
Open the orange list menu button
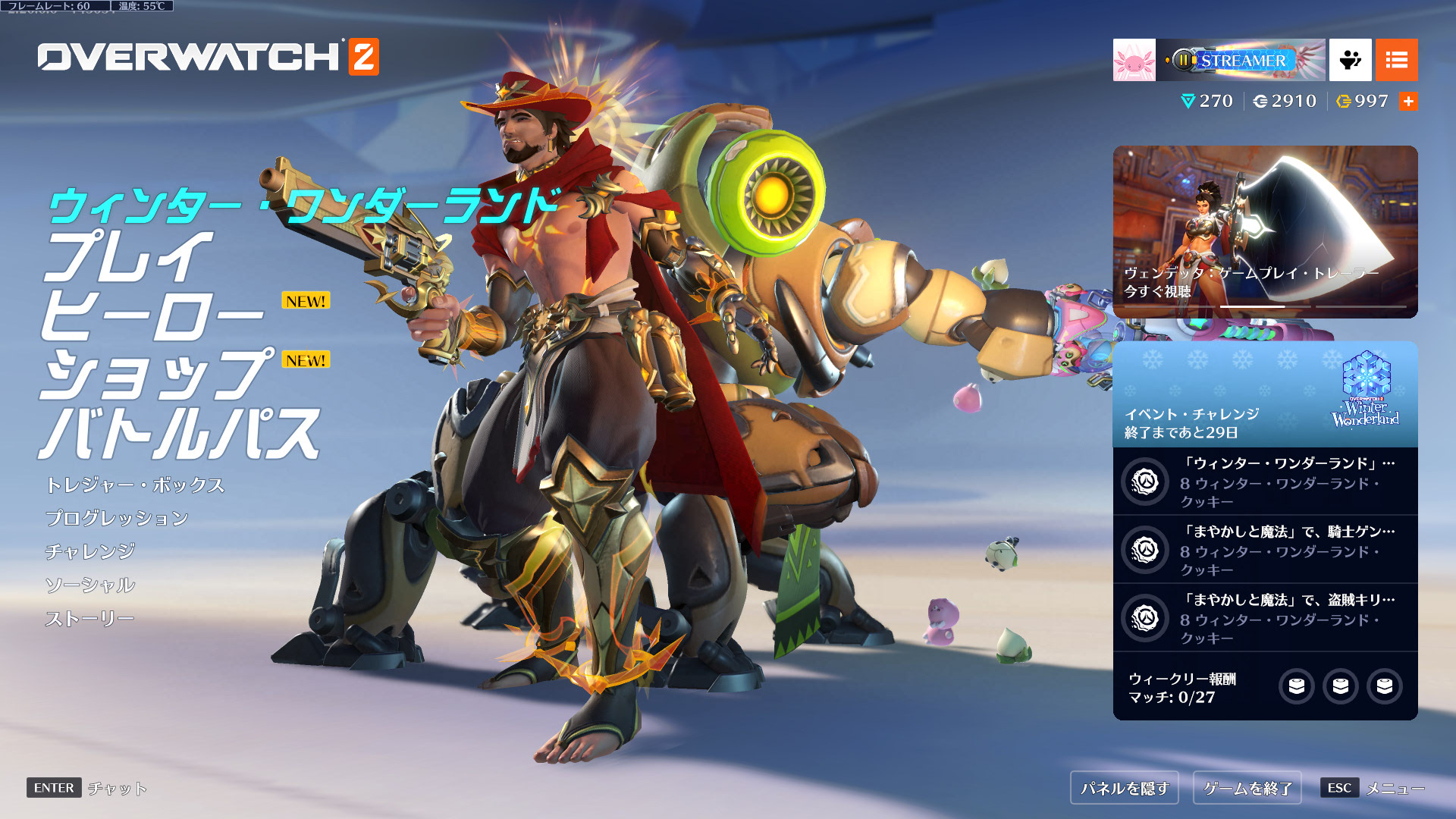pyautogui.click(x=1396, y=60)
